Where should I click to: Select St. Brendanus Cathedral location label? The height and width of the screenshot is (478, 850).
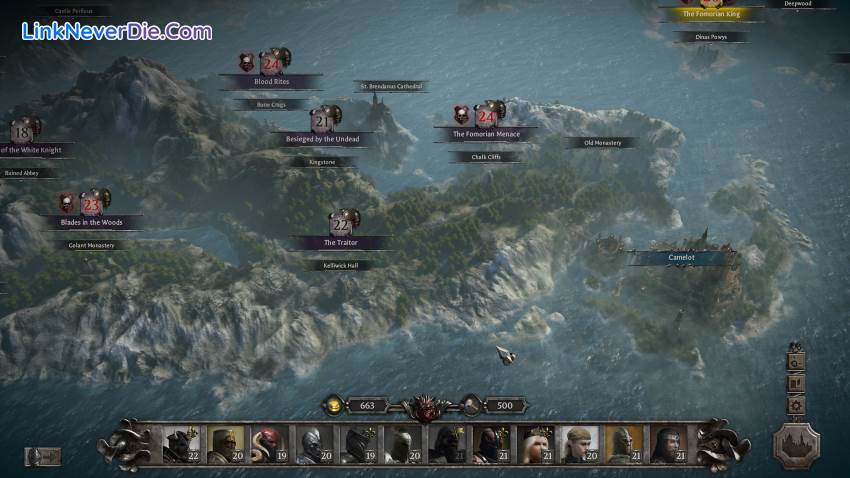[x=391, y=87]
